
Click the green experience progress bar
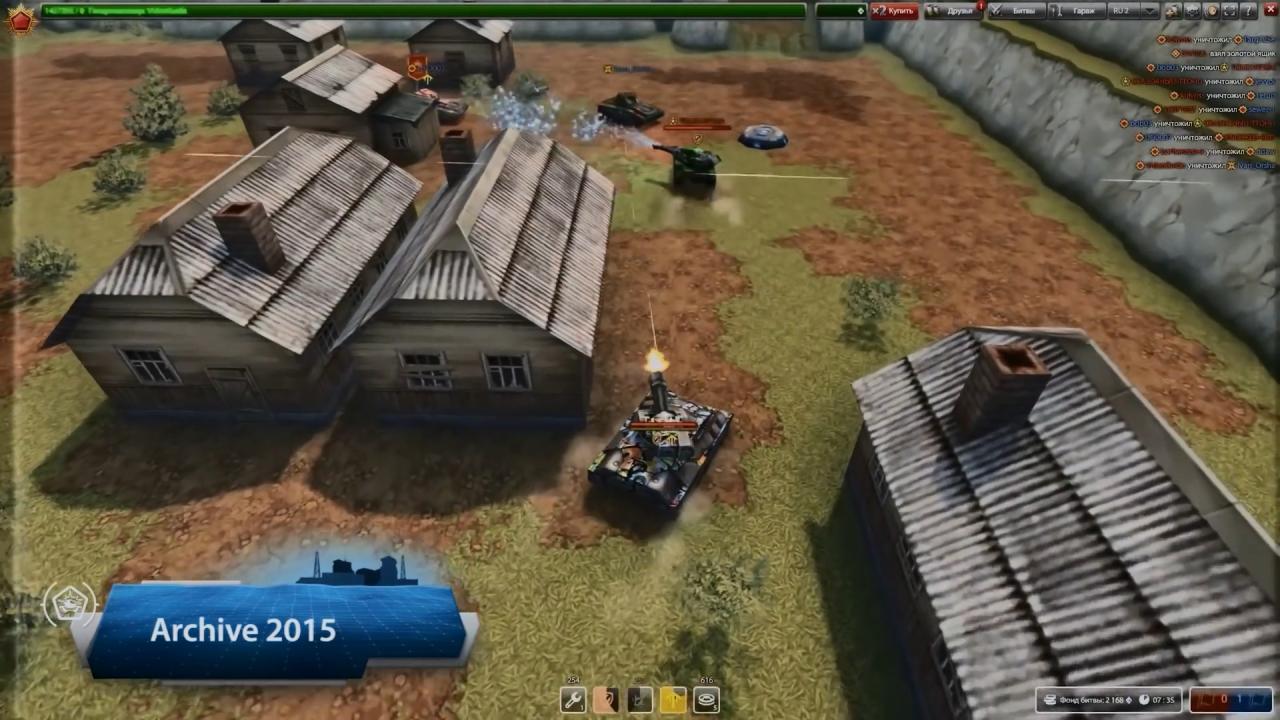pos(420,10)
